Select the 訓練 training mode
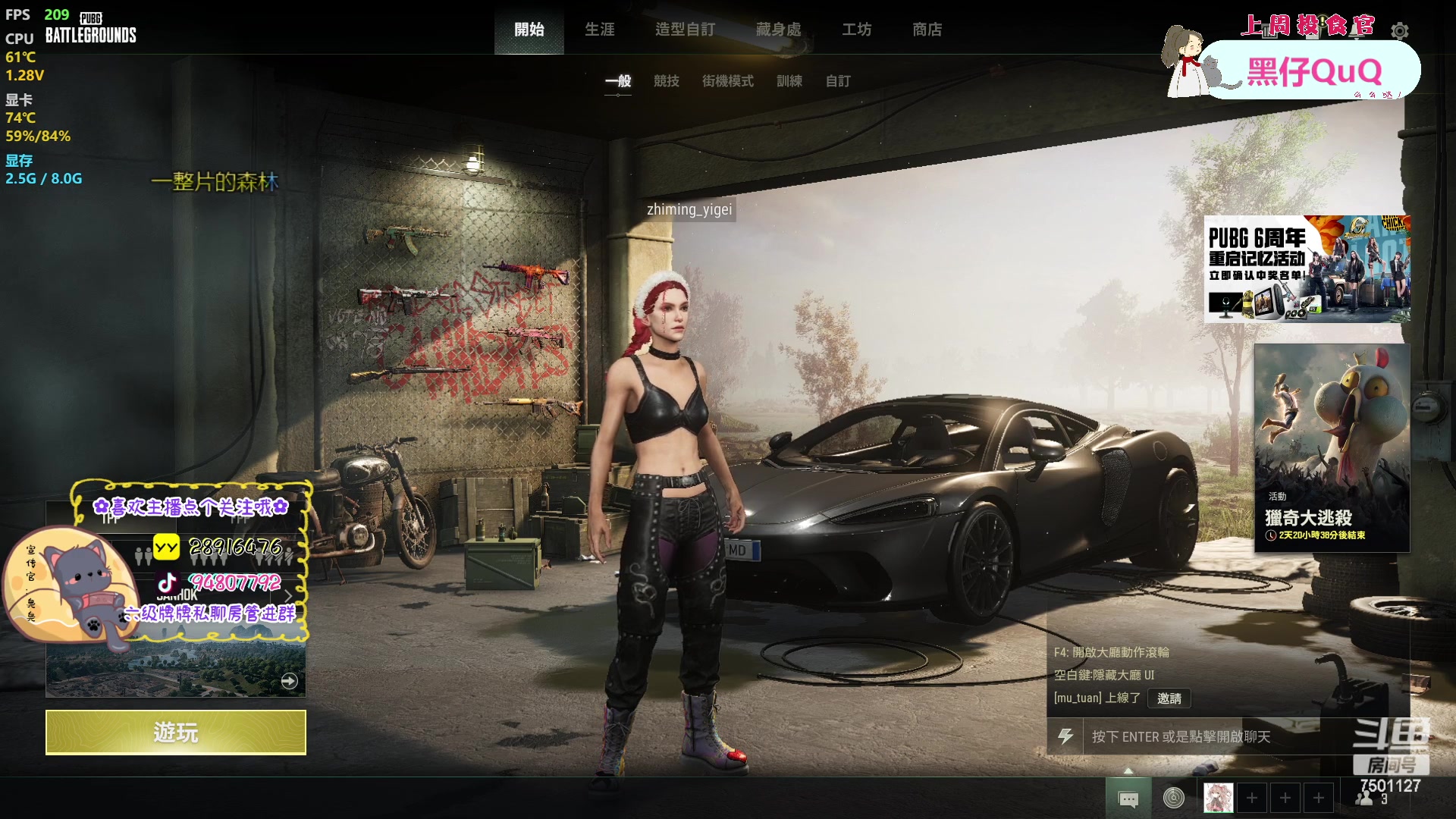The image size is (1456, 819). [789, 81]
